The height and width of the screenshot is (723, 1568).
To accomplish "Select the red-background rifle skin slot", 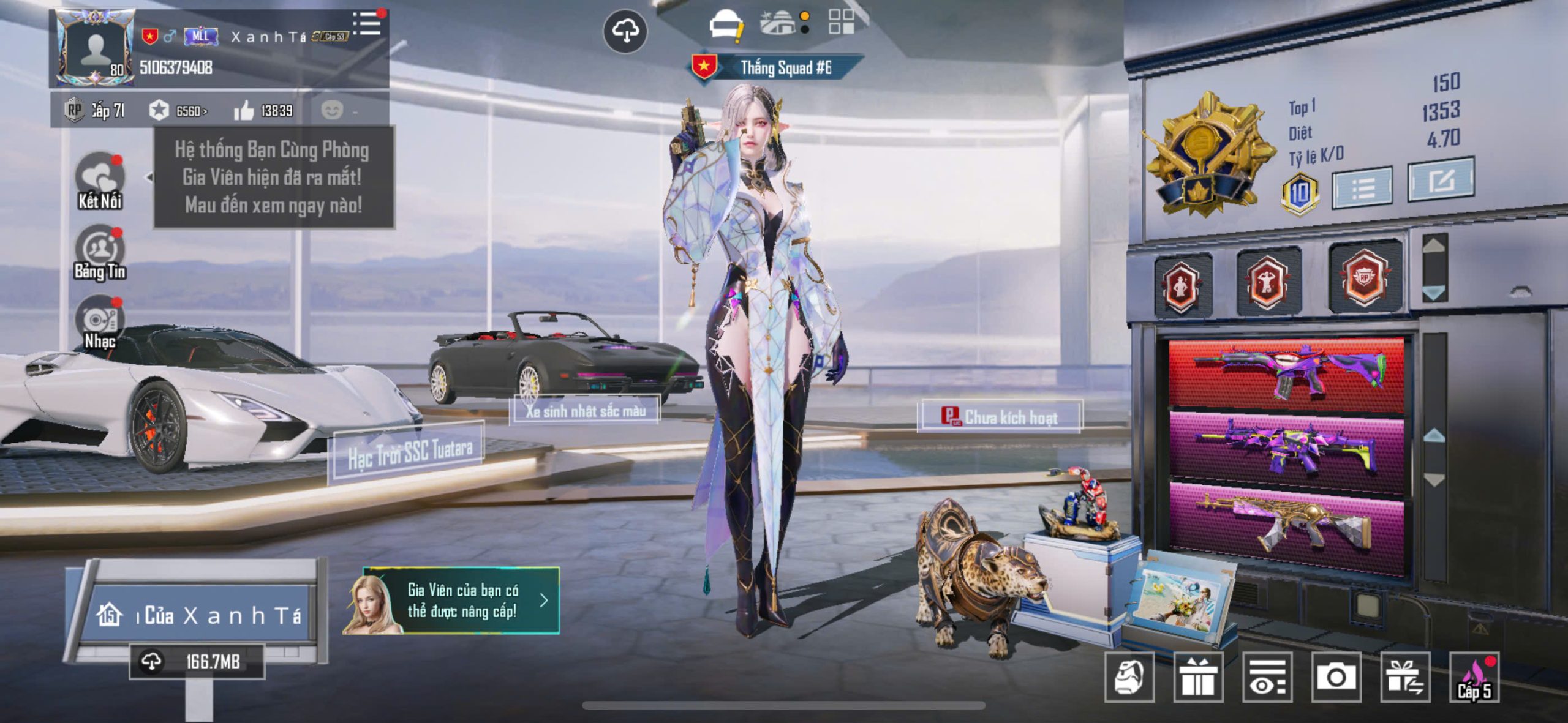I will coord(1286,373).
